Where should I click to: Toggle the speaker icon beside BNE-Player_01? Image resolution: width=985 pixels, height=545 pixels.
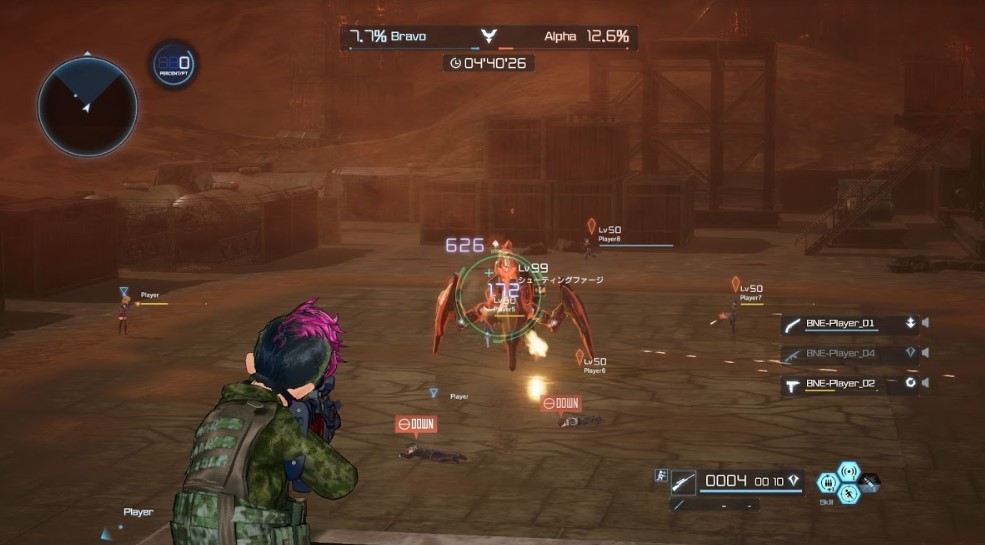926,323
